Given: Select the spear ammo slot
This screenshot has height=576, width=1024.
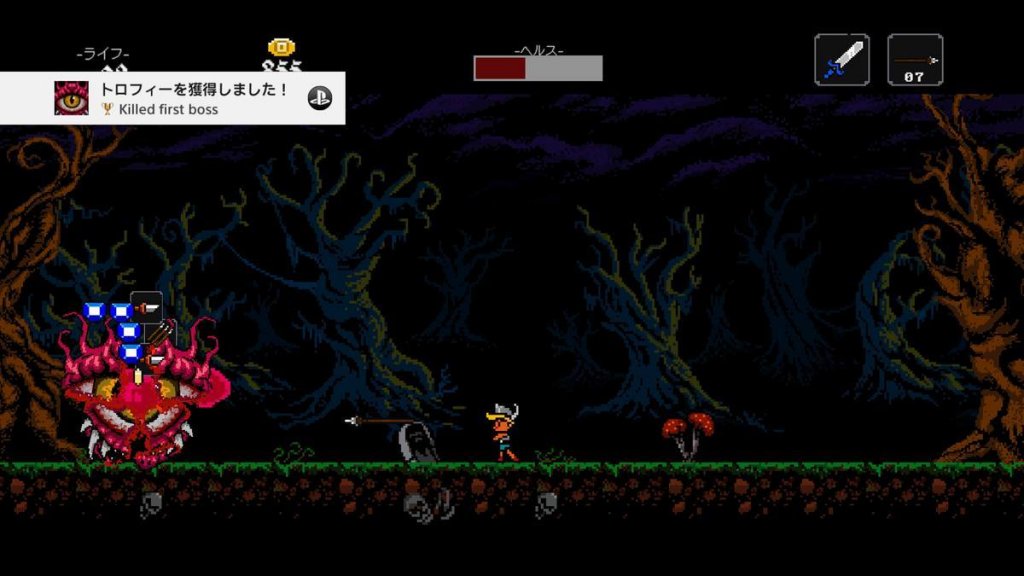Looking at the screenshot, I should (x=915, y=60).
